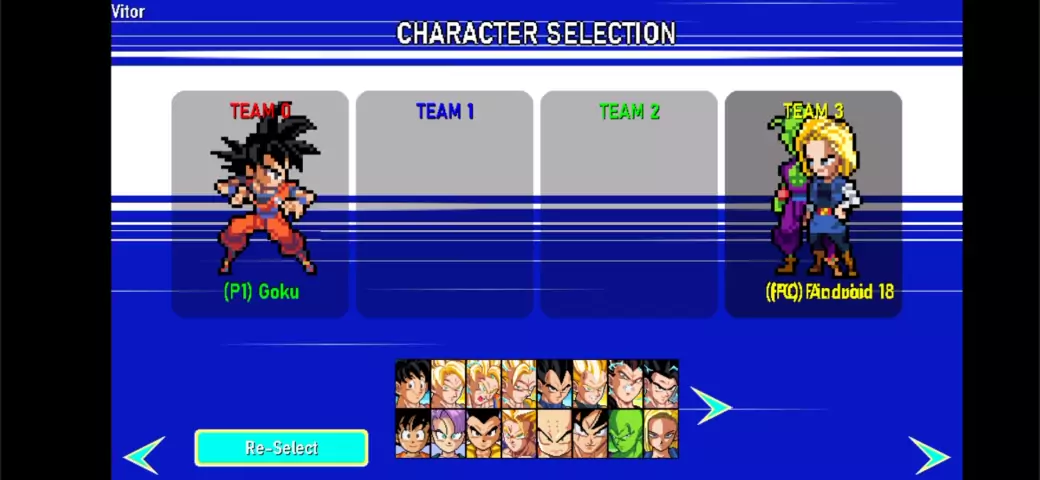Select the kid Goten portrait
Screen dimensions: 1040x480
[412, 434]
